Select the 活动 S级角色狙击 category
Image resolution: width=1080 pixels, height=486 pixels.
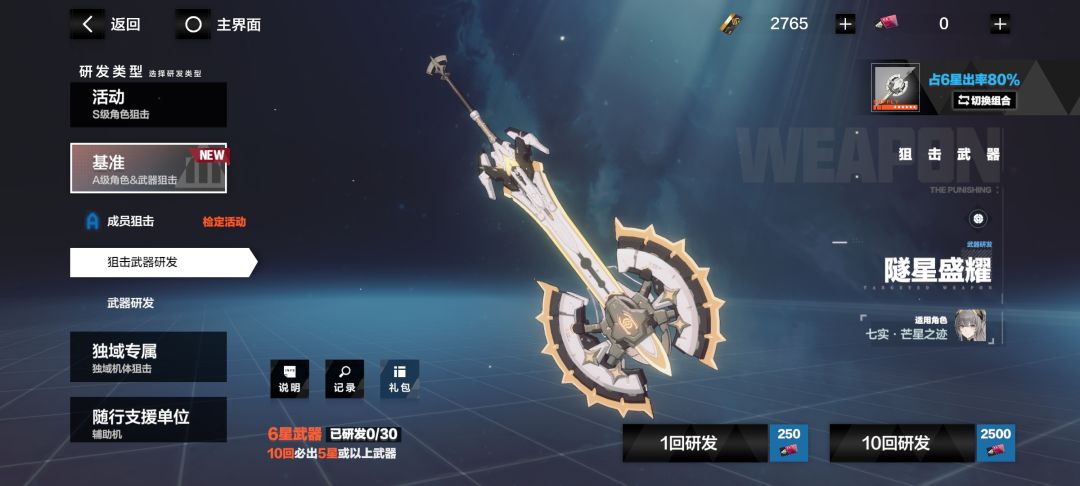click(x=148, y=104)
